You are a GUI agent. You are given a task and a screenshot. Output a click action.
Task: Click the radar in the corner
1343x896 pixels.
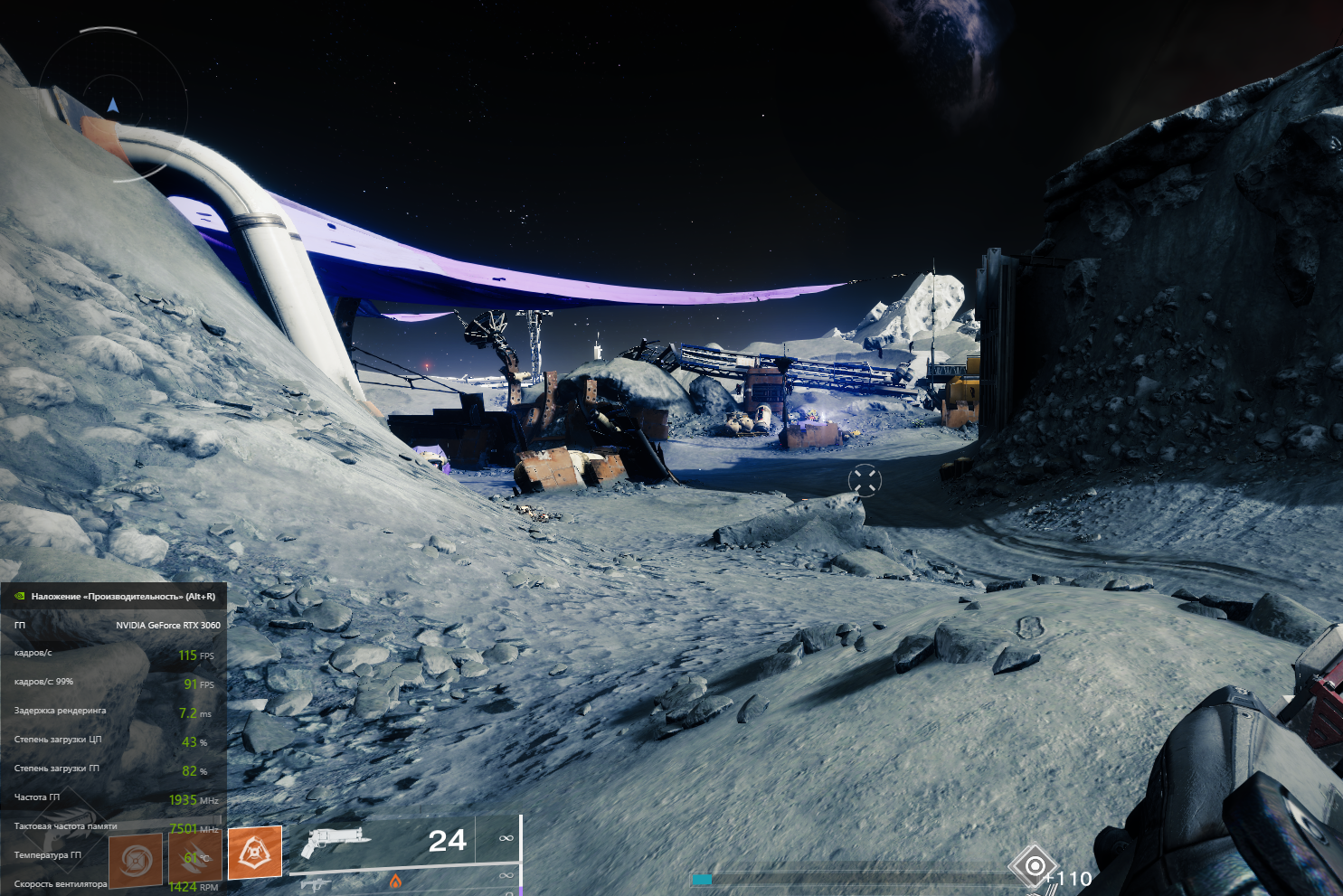[x=113, y=107]
